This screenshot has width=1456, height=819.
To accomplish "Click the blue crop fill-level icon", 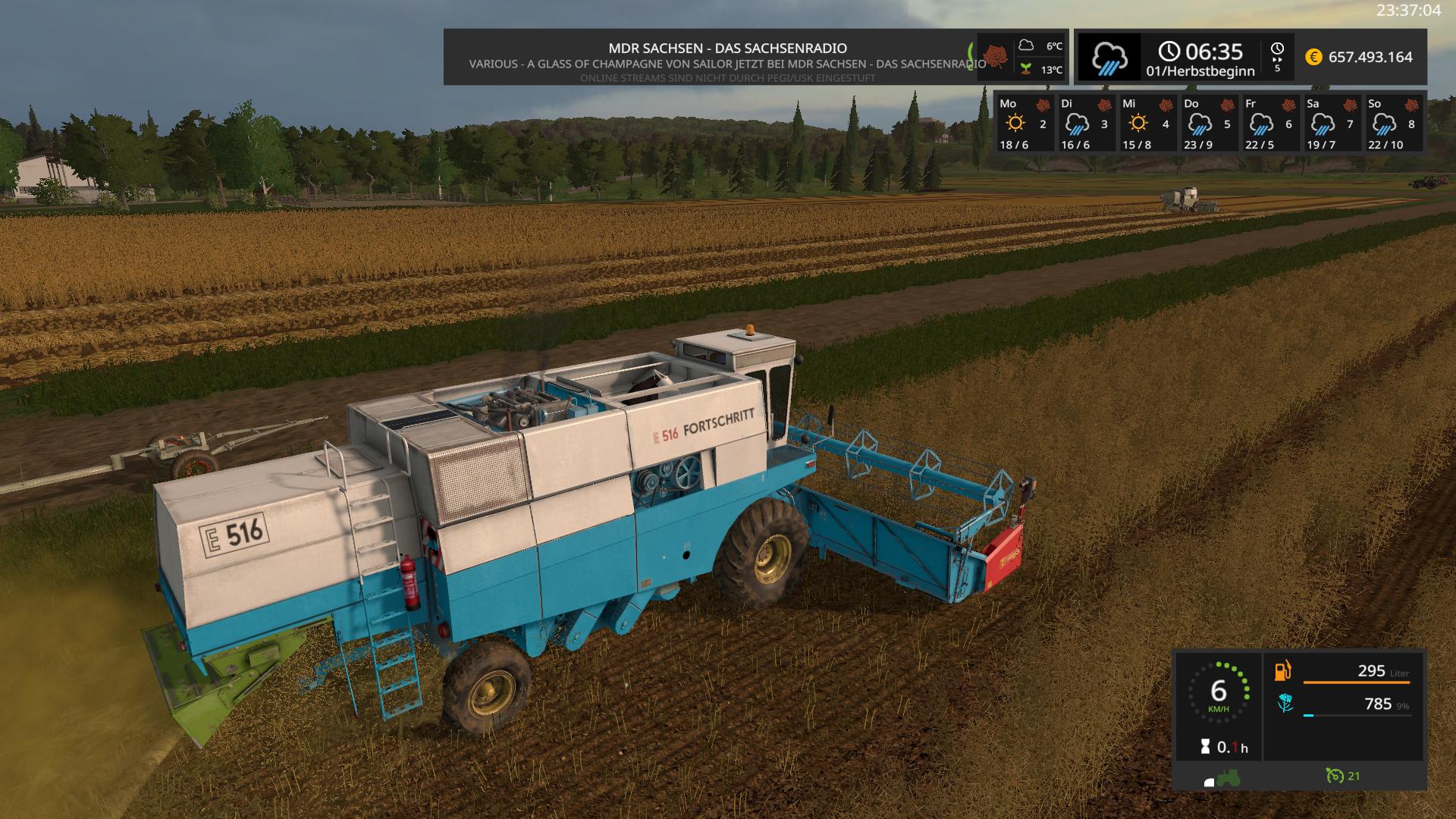I will click(1285, 704).
